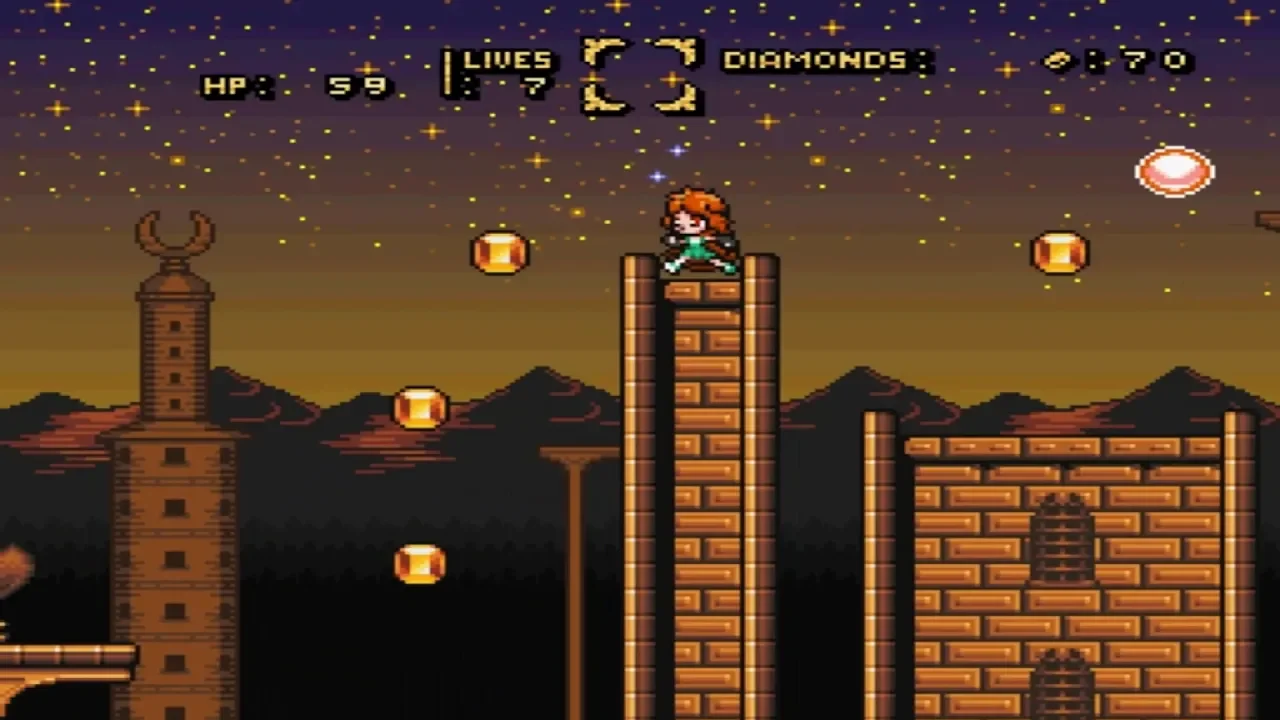Select the empty reserve item box
The image size is (1280, 720).
640,74
